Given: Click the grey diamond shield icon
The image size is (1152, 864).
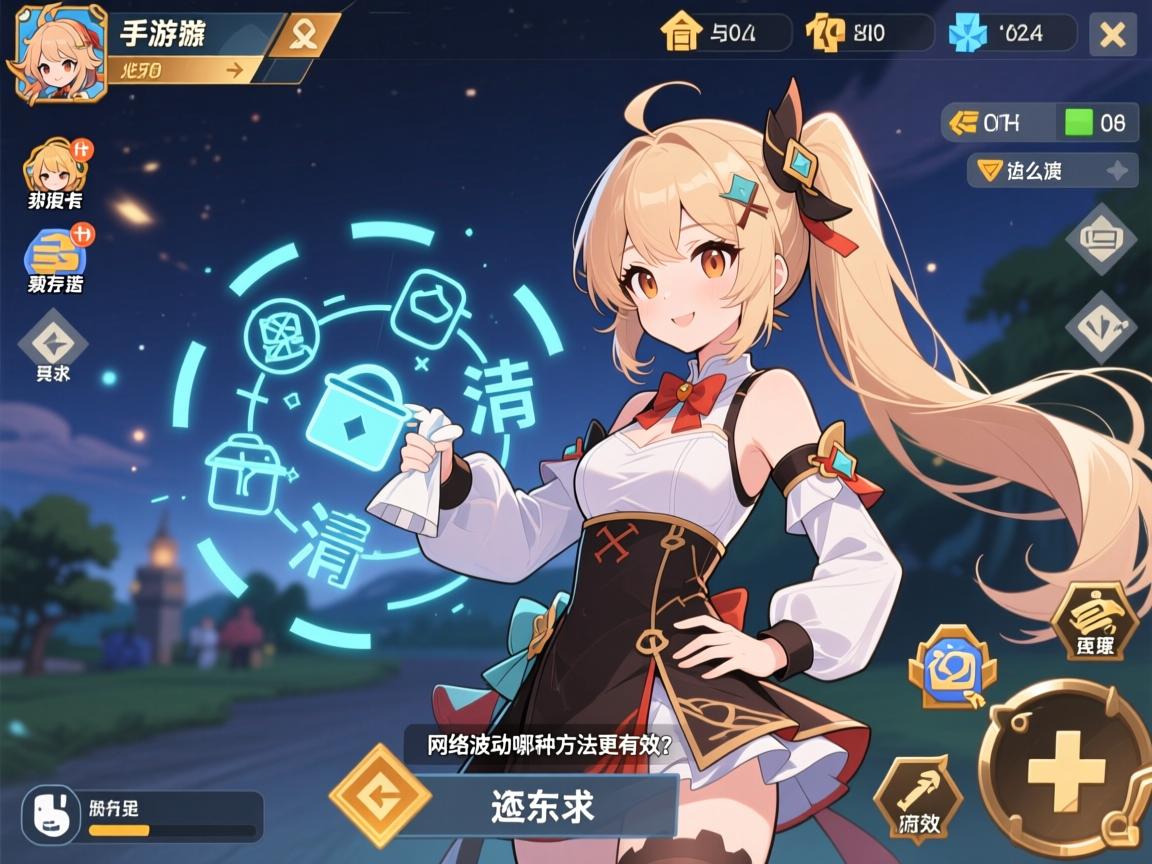Looking at the screenshot, I should coord(1100,326).
